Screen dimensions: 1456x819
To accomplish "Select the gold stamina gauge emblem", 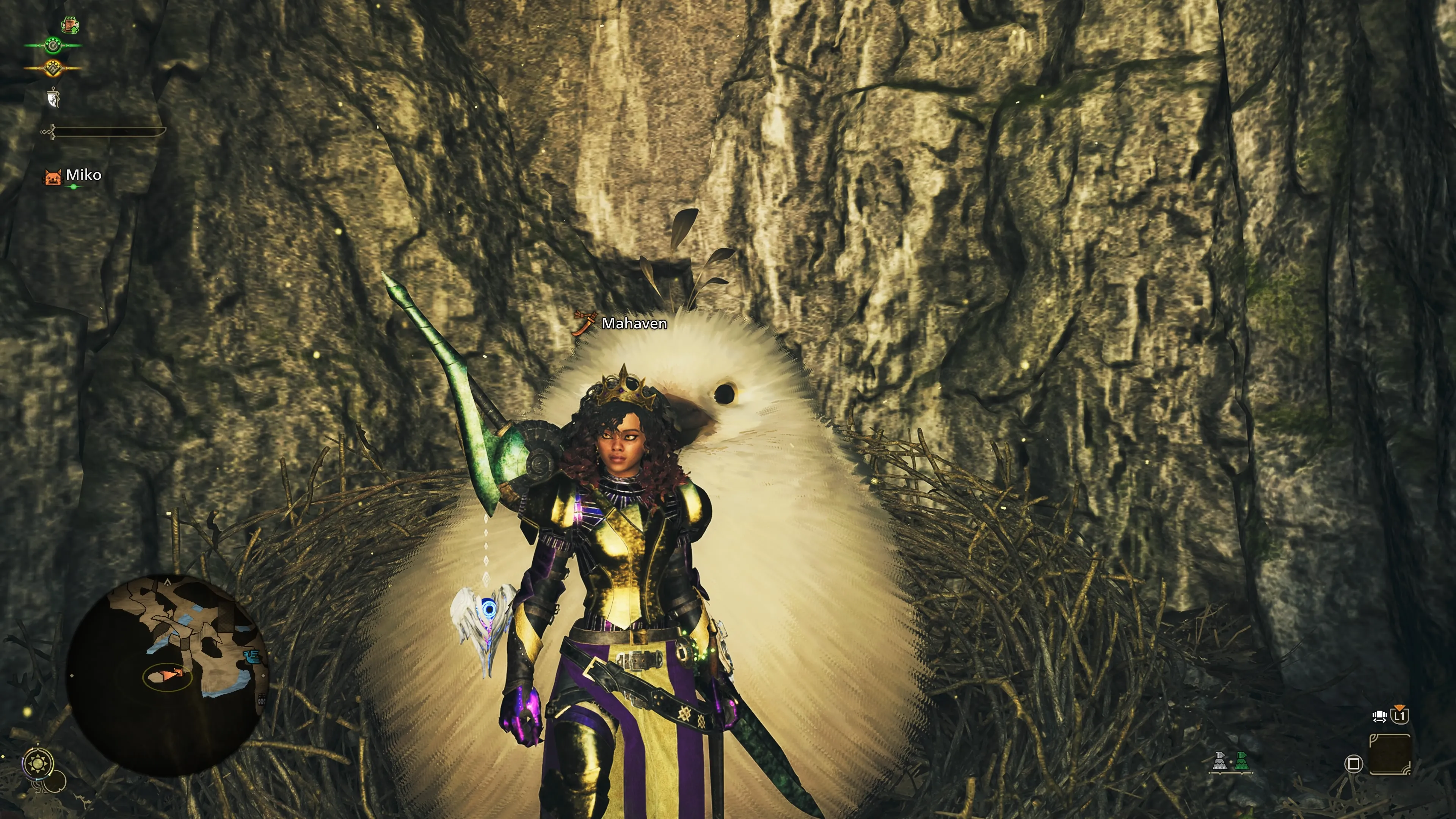I will coord(53,68).
